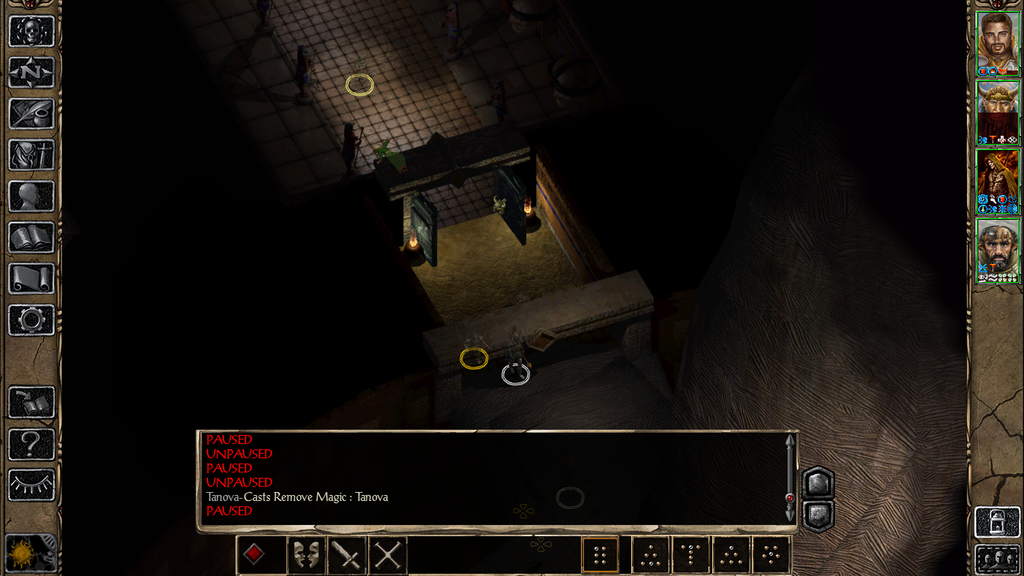1024x576 pixels.
Task: Select the first party member's portrait
Action: click(997, 43)
